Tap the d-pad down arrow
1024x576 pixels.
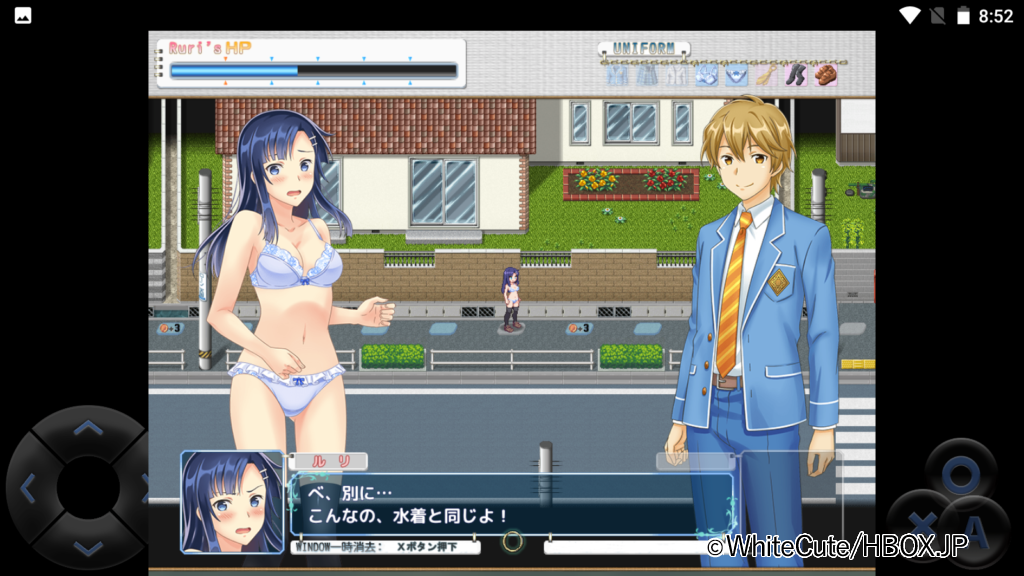pyautogui.click(x=88, y=547)
